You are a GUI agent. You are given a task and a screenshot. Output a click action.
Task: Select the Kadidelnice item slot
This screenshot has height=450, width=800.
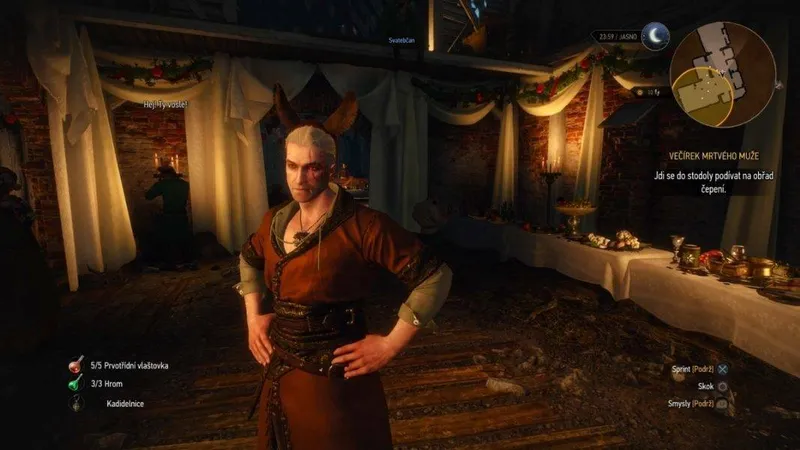76,405
